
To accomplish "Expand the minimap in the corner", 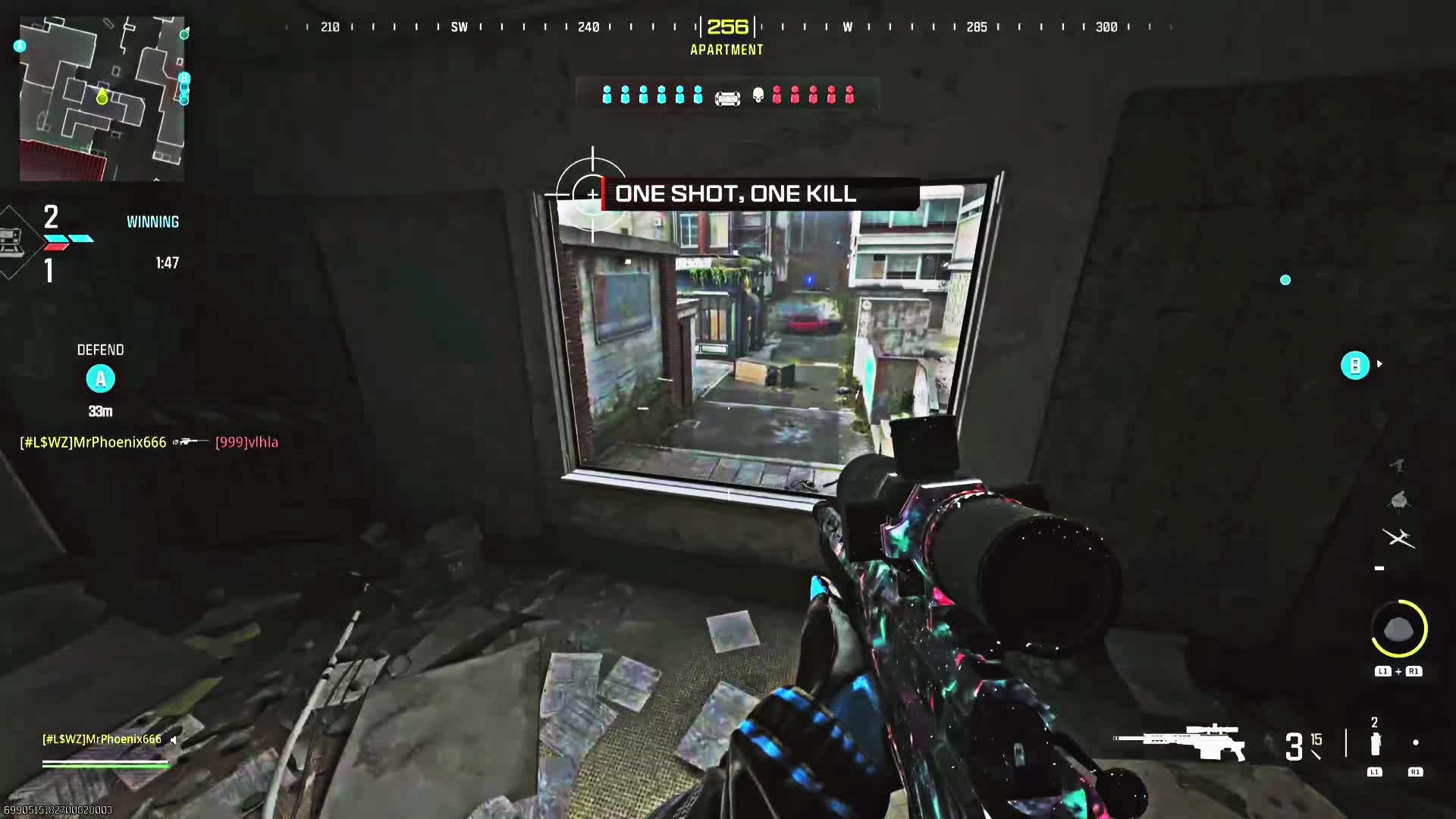I will (102, 99).
